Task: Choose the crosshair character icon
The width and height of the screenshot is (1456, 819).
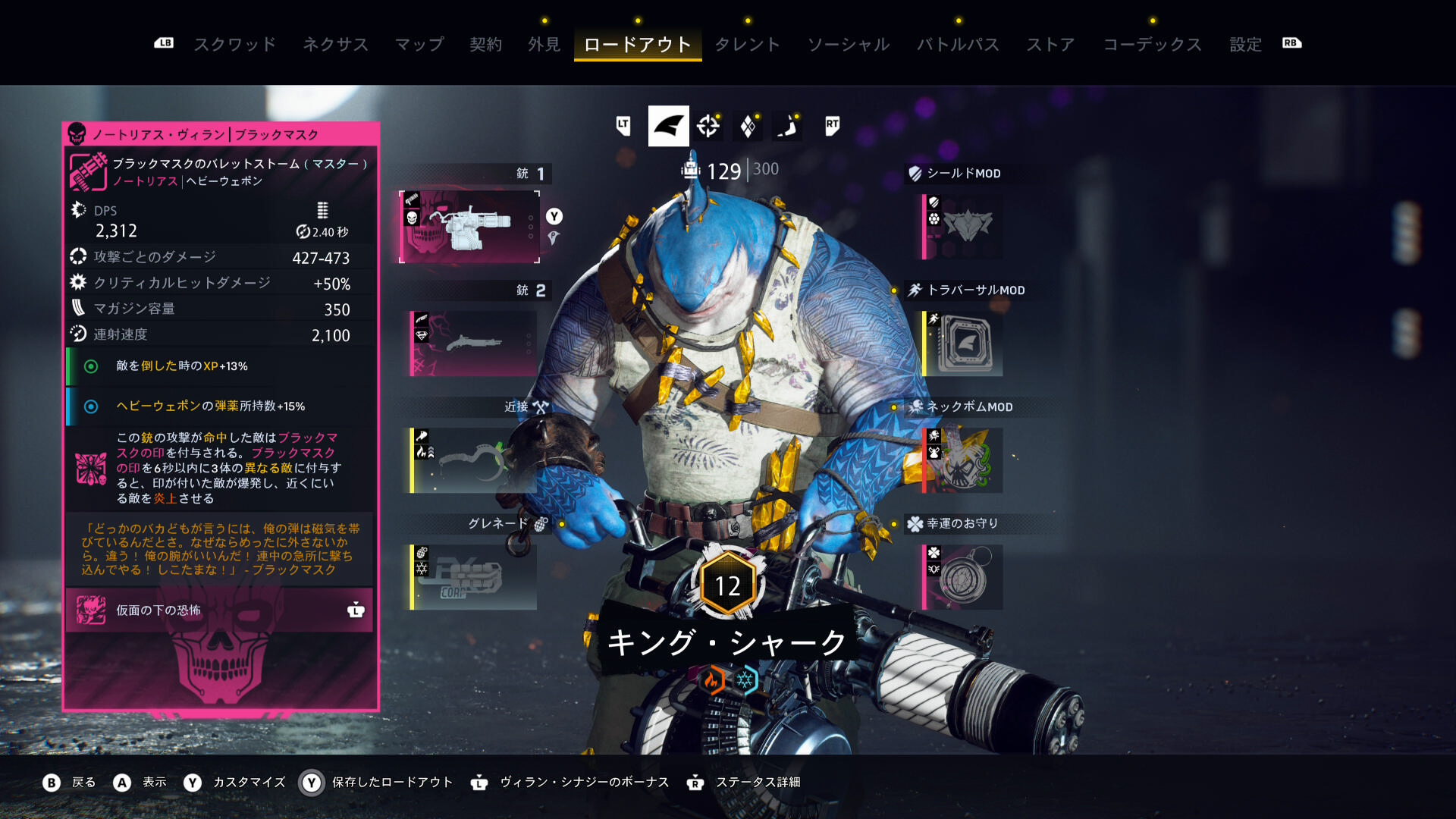Action: point(708,126)
